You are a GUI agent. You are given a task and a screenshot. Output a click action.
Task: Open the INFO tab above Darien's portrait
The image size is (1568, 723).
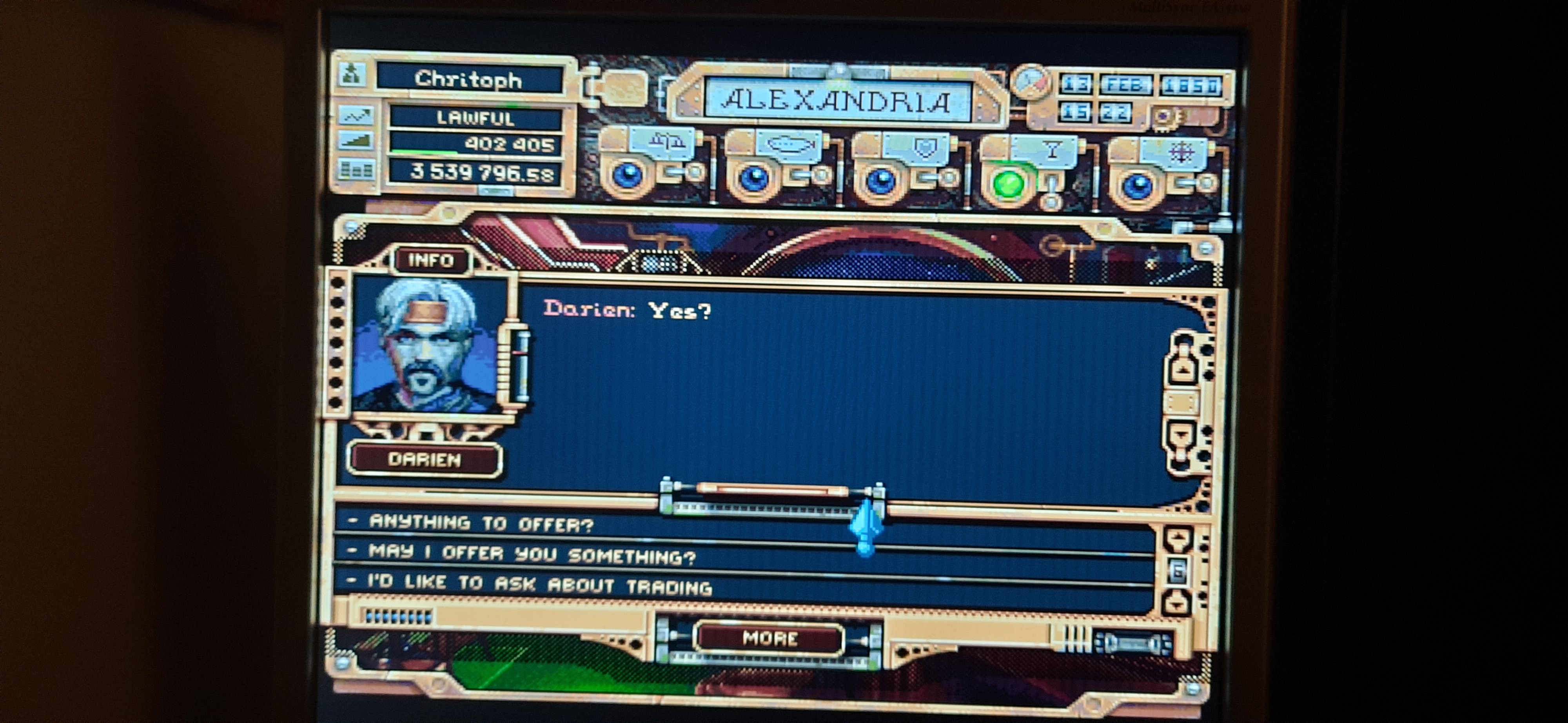click(431, 260)
